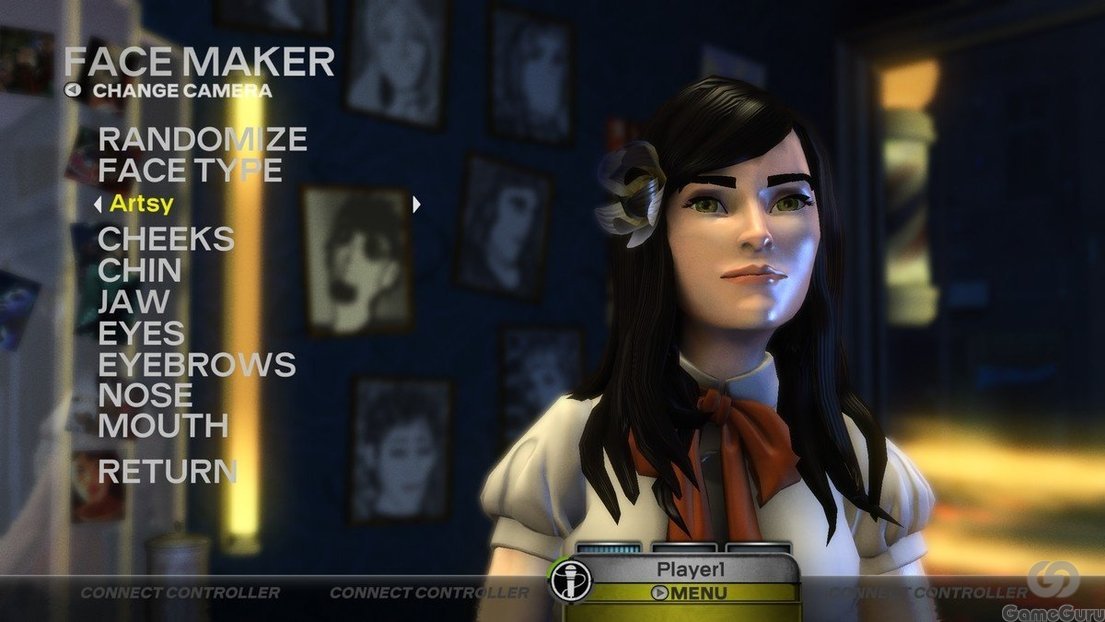Select the Chin menu entry
The image size is (1105, 622).
[140, 270]
